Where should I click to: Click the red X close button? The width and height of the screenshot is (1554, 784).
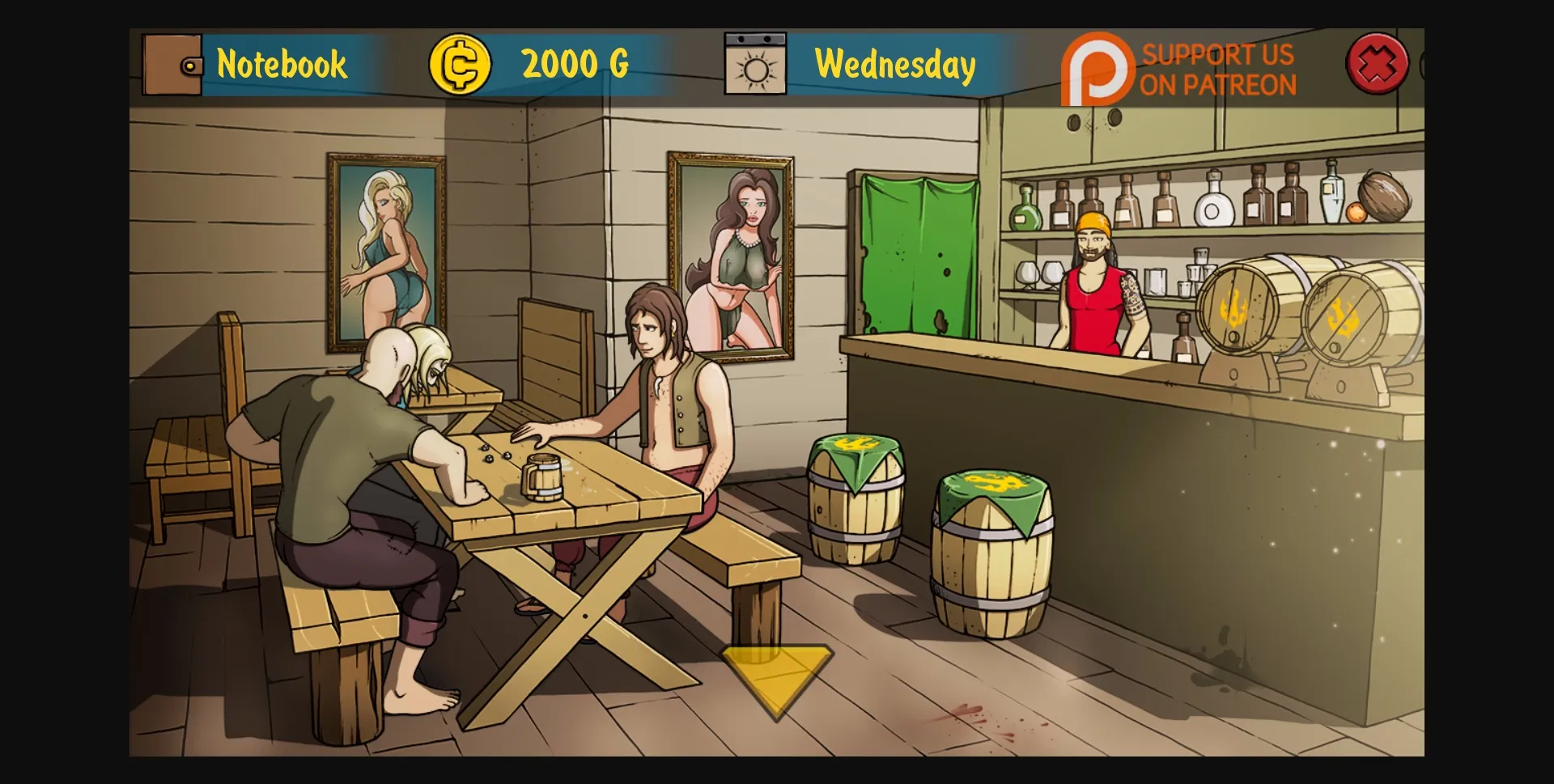coord(1376,63)
